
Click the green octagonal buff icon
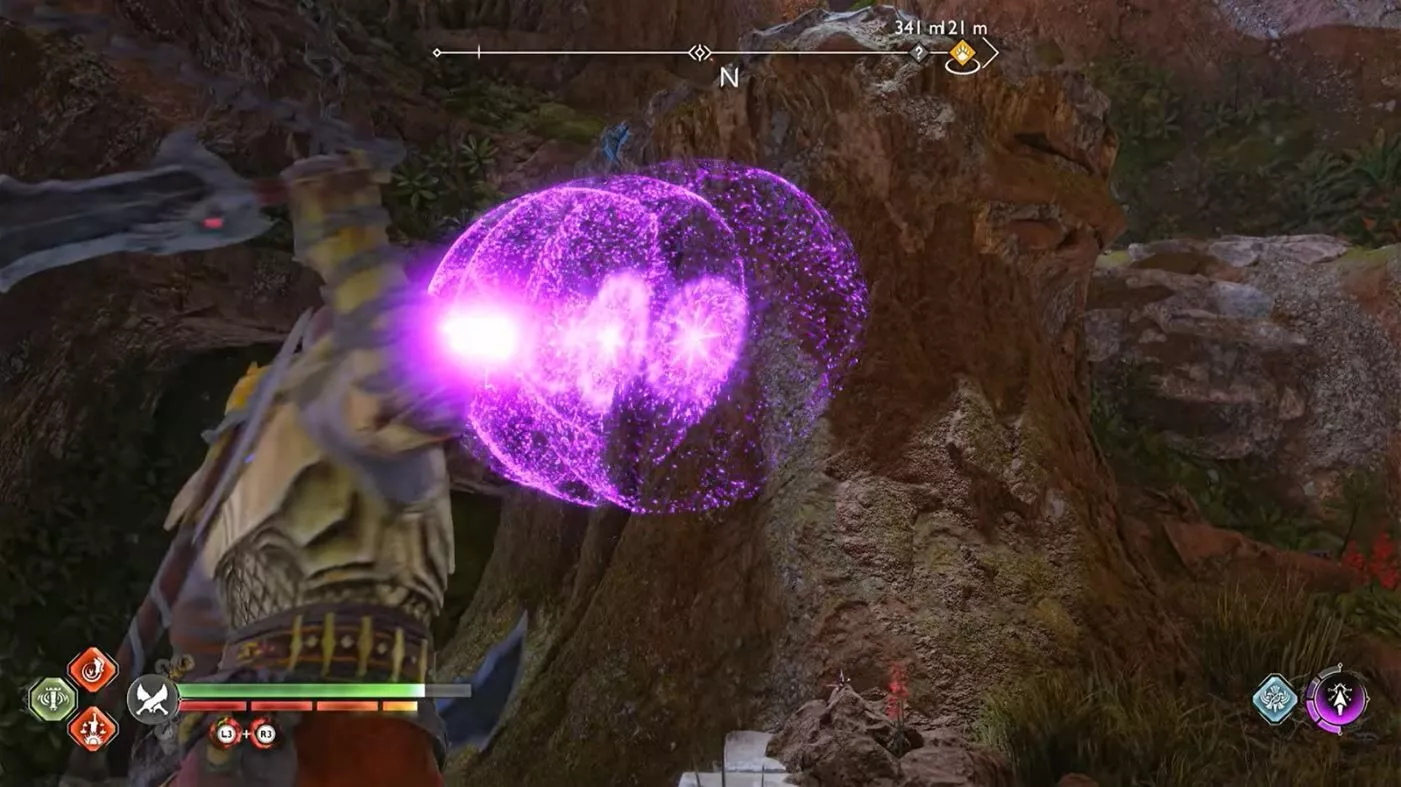click(52, 699)
